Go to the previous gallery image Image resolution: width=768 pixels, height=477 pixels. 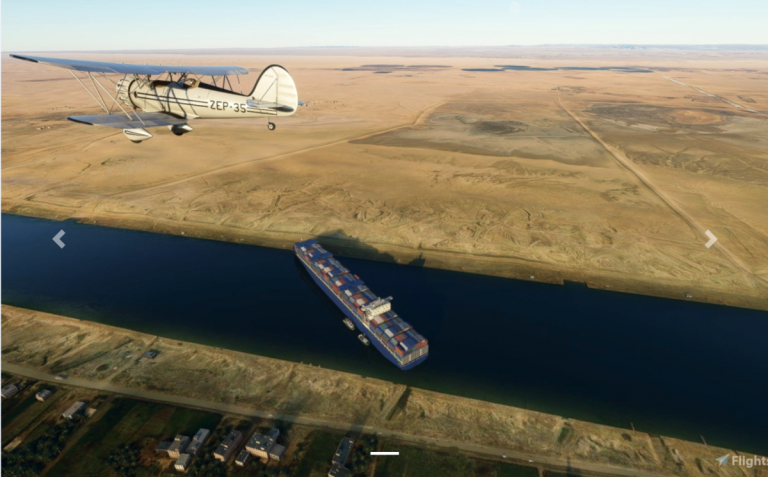[x=59, y=239]
